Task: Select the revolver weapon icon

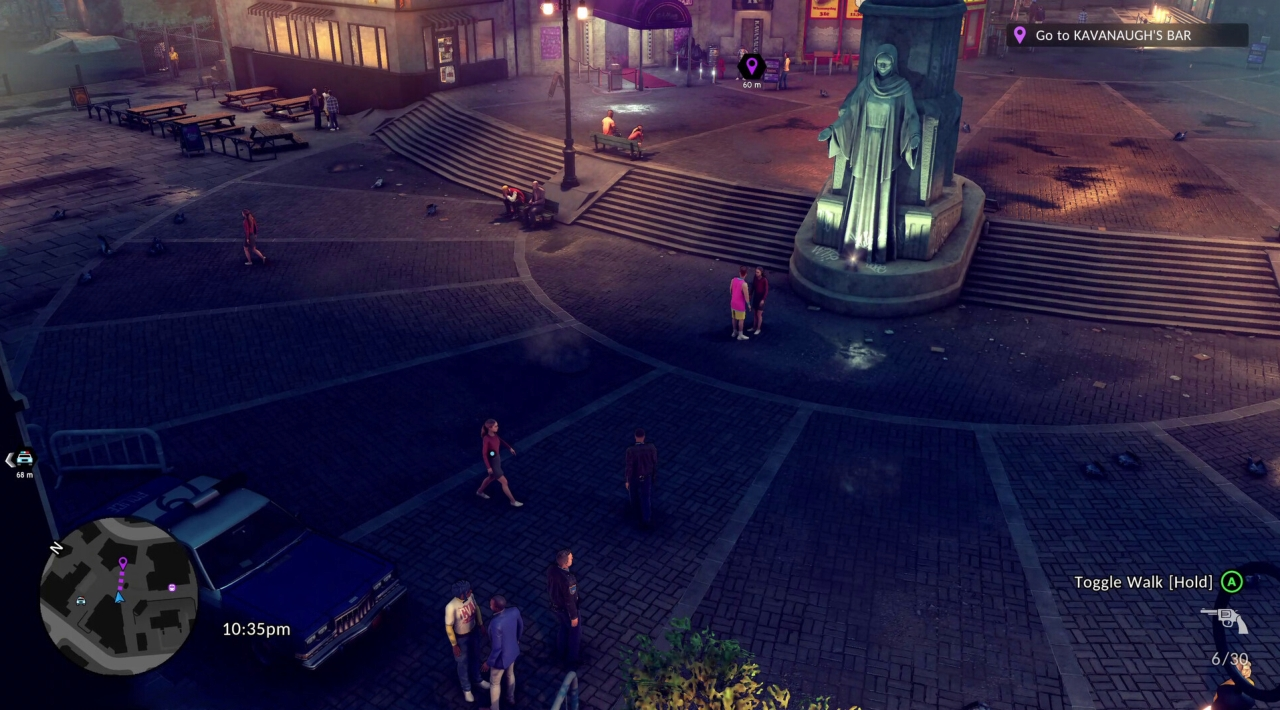Action: coord(1224,620)
